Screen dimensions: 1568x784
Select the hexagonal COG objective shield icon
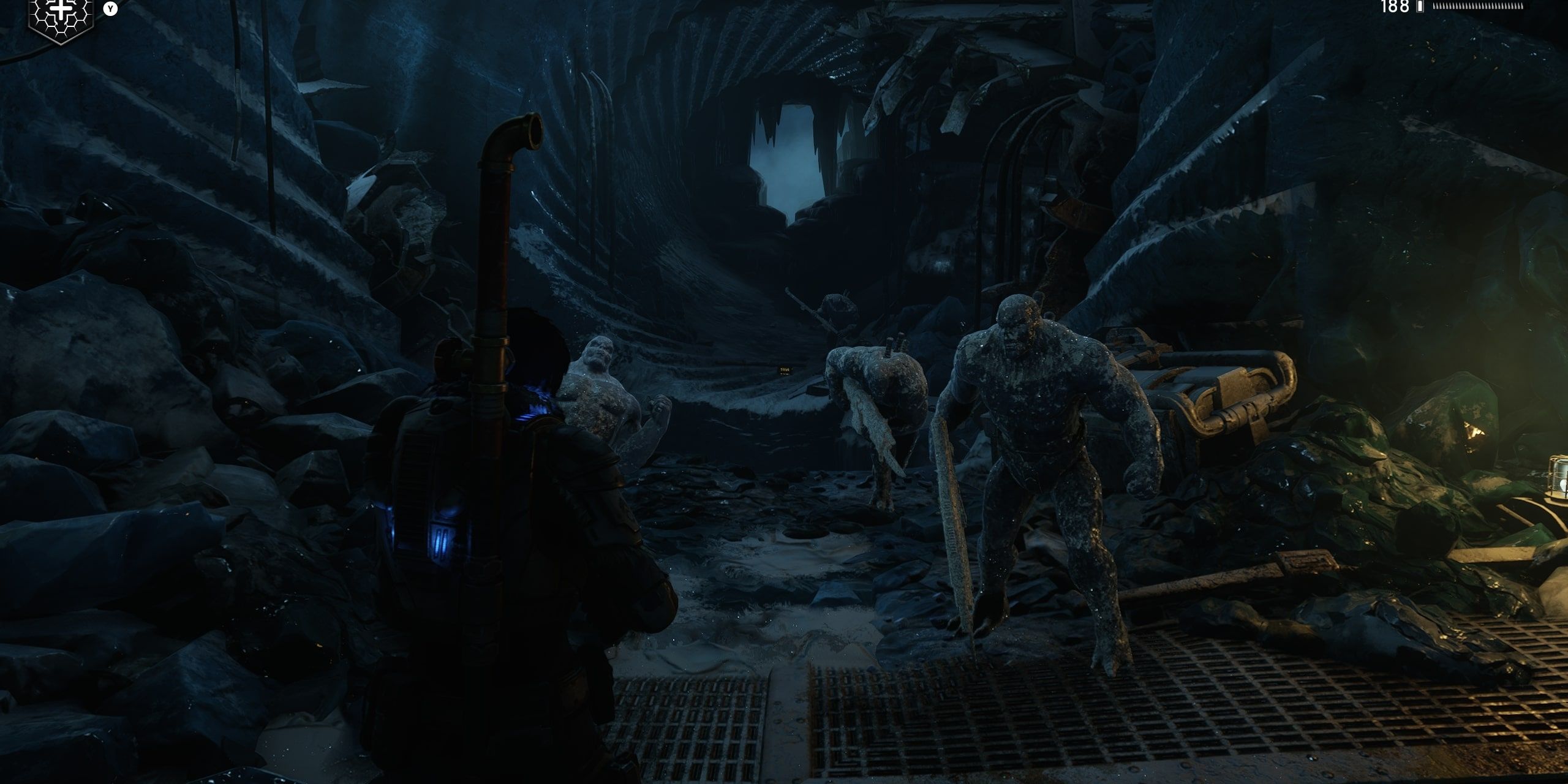pyautogui.click(x=61, y=18)
